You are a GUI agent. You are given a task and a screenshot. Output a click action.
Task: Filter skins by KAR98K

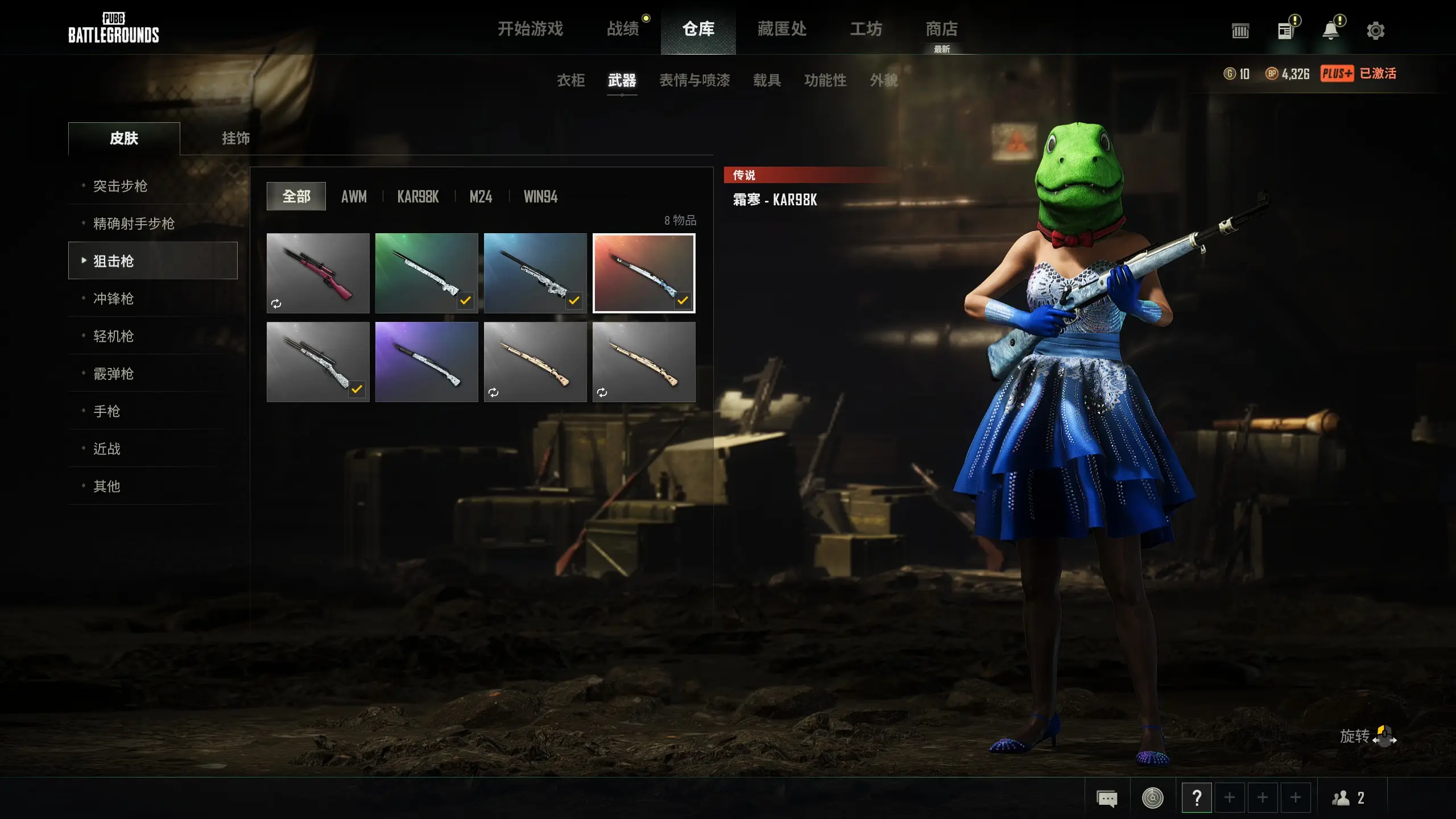[x=418, y=197]
